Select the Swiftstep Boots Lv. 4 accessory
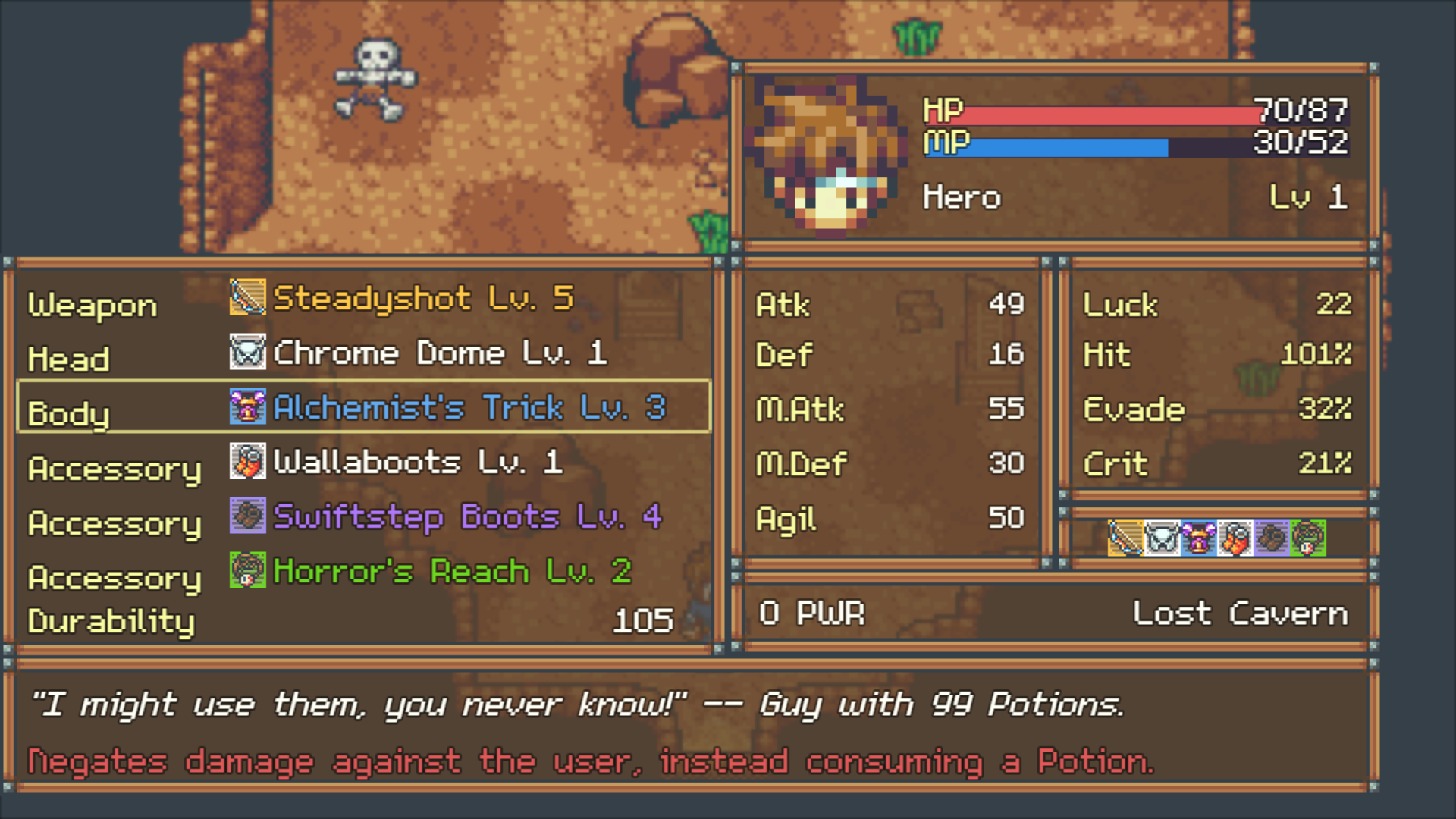 tap(466, 517)
